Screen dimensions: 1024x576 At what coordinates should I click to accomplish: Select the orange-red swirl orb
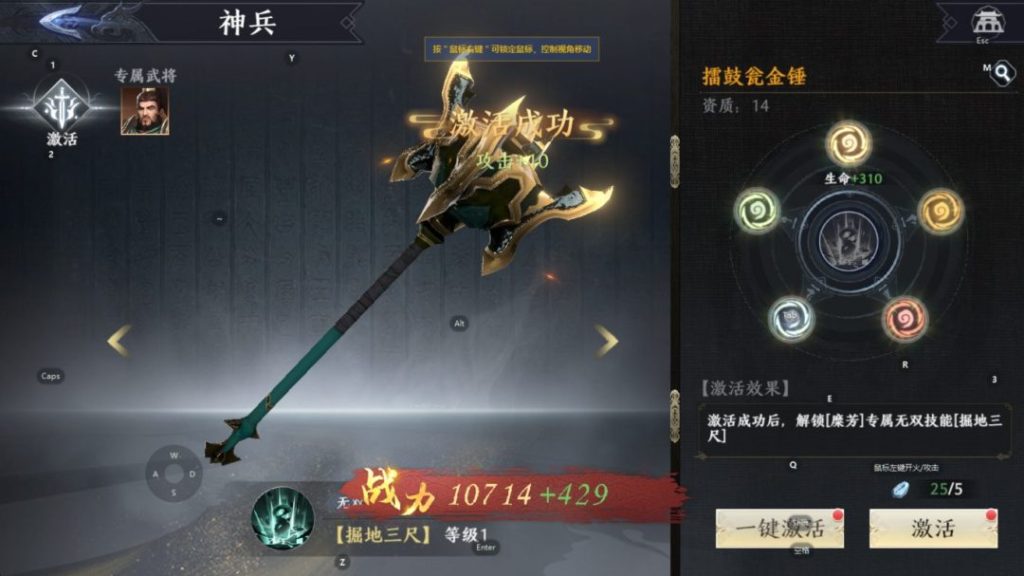[905, 319]
